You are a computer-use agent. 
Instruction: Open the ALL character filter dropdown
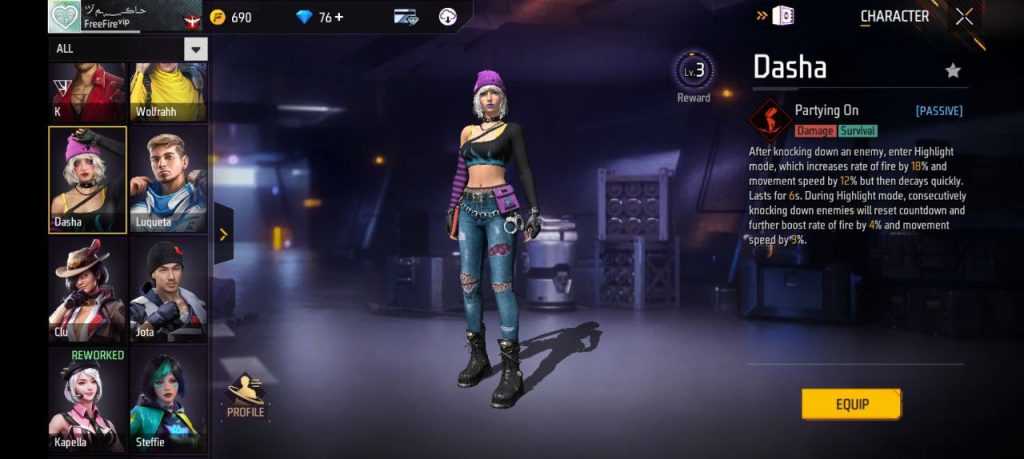pyautogui.click(x=195, y=48)
